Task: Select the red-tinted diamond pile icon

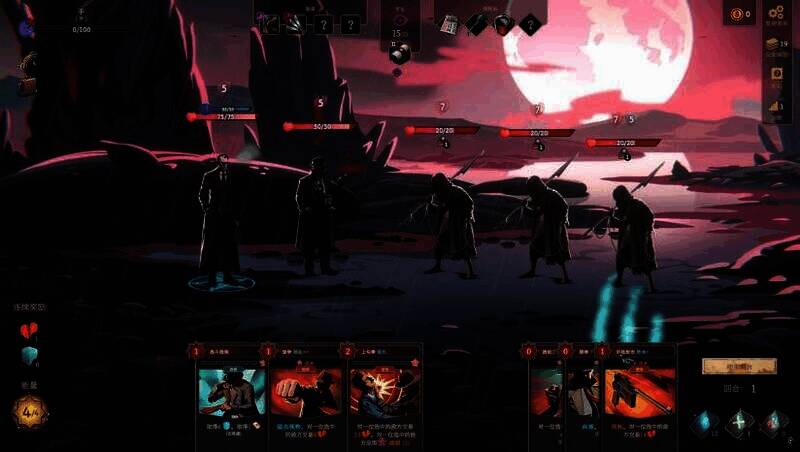Action: [773, 422]
